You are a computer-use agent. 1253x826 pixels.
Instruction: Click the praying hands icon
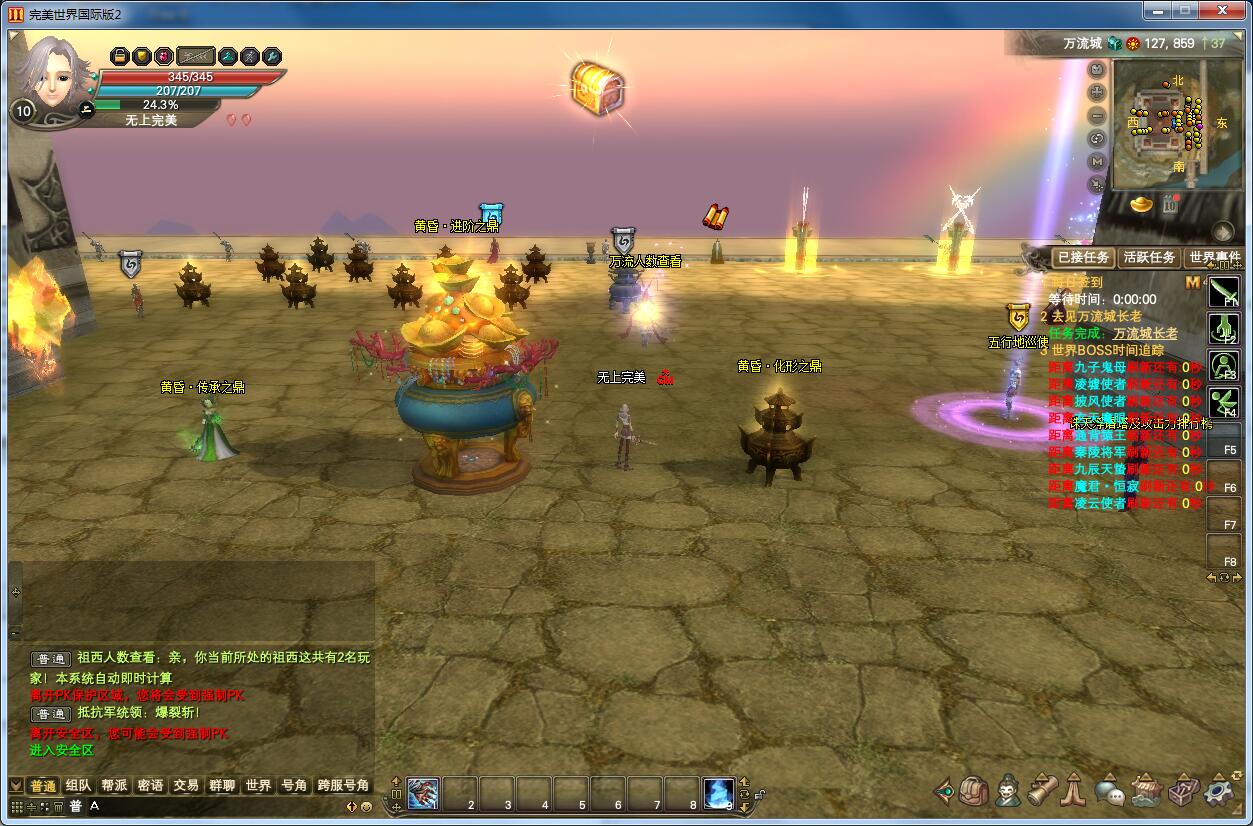pyautogui.click(x=1075, y=791)
